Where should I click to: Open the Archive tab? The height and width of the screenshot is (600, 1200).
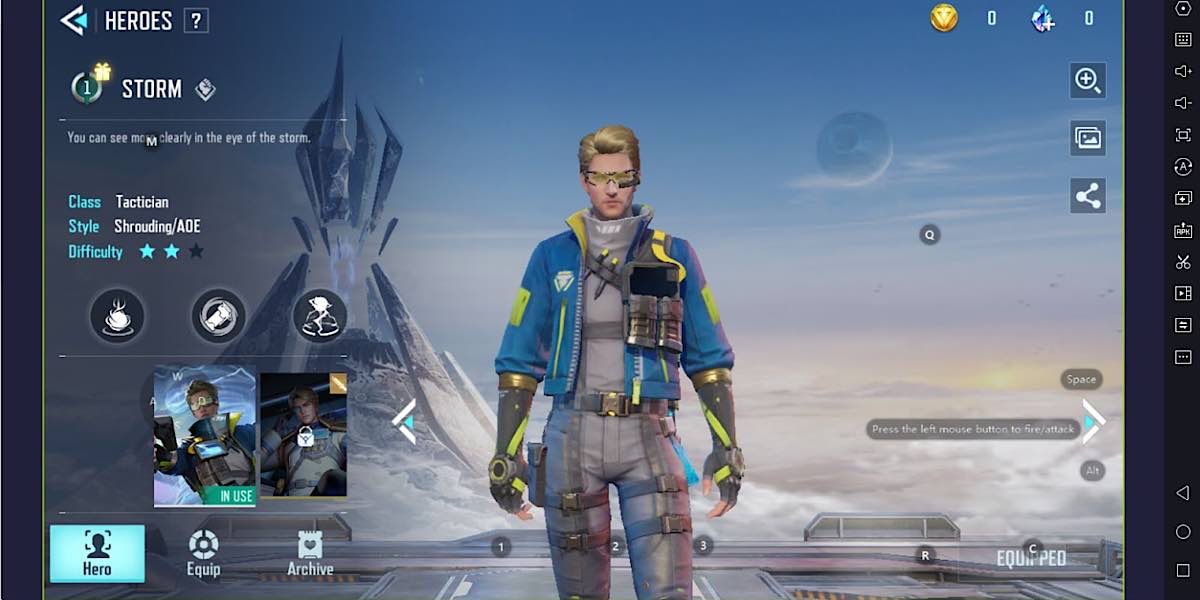coord(310,553)
